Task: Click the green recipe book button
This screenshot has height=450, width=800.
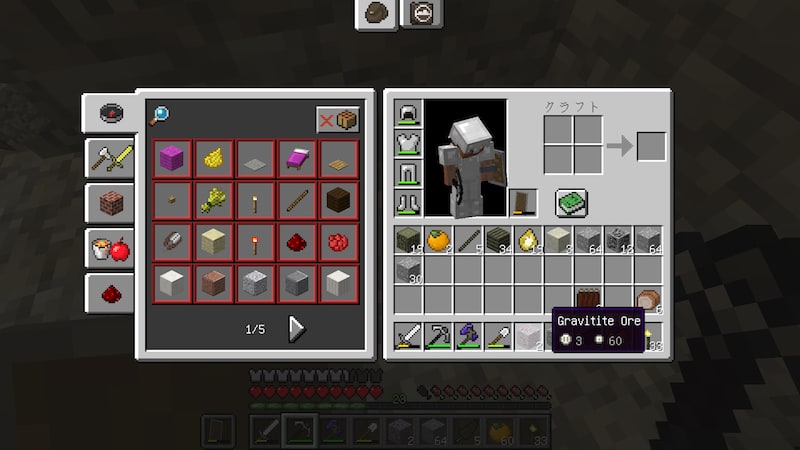Action: click(571, 203)
